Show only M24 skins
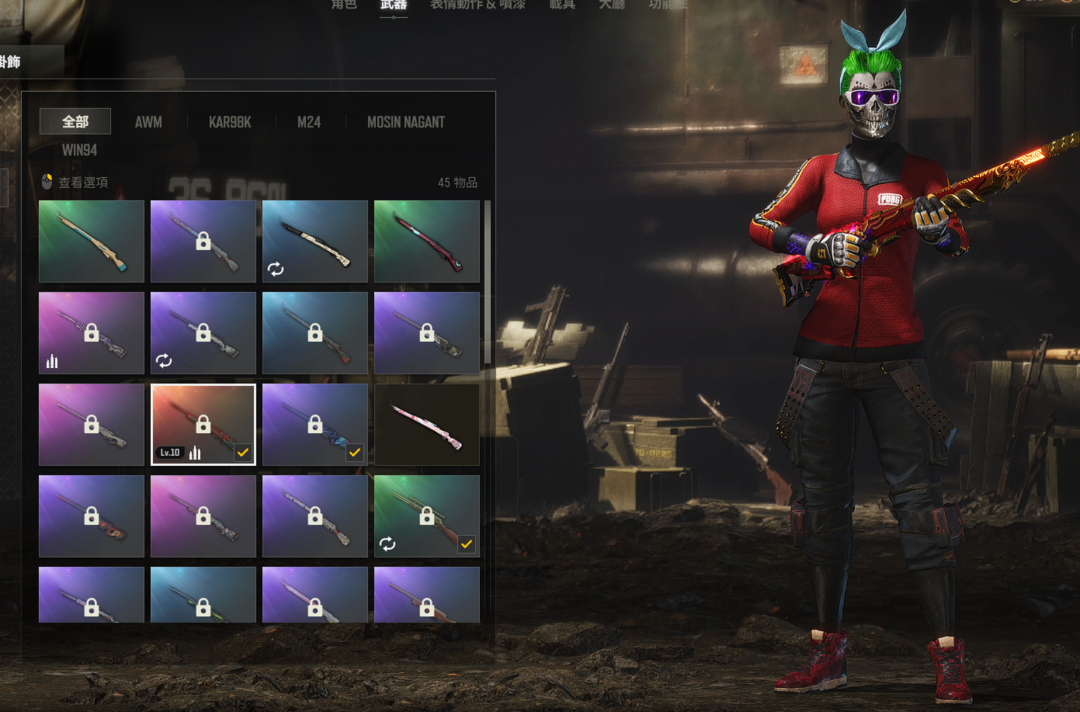This screenshot has height=712, width=1080. coord(309,122)
